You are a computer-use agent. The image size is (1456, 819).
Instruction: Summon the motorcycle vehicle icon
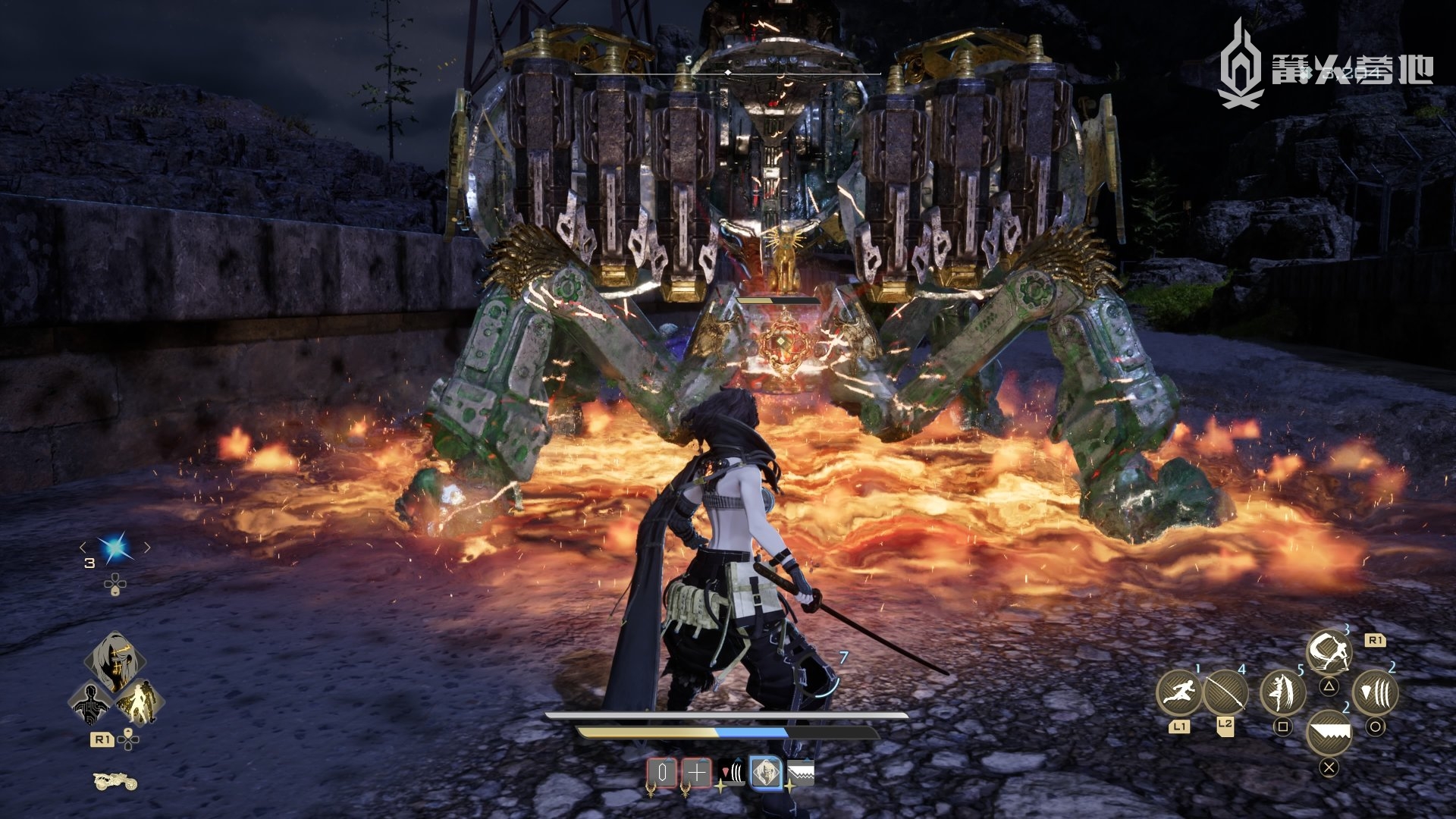[x=115, y=780]
